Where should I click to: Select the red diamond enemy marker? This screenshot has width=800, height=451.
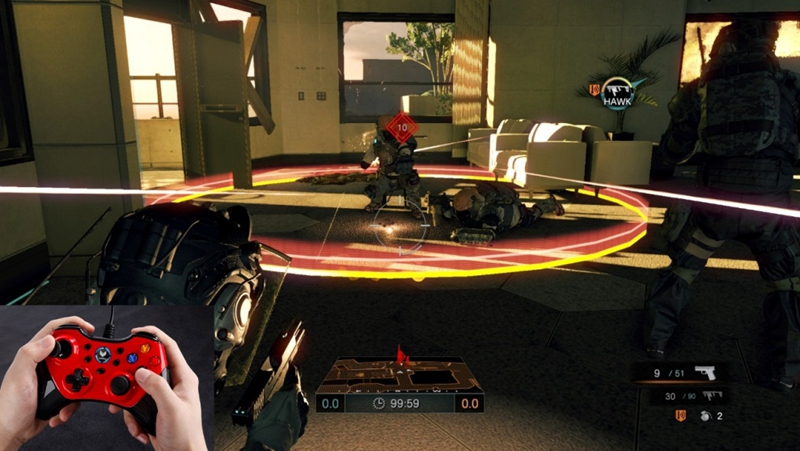401,128
